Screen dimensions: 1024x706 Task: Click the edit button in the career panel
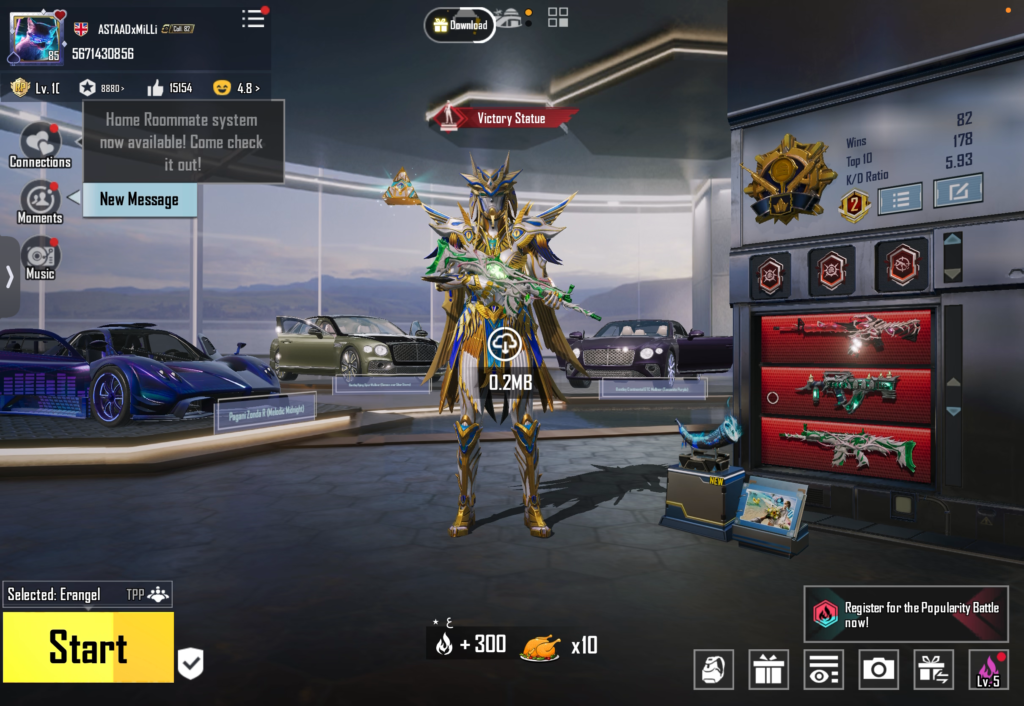[x=957, y=190]
